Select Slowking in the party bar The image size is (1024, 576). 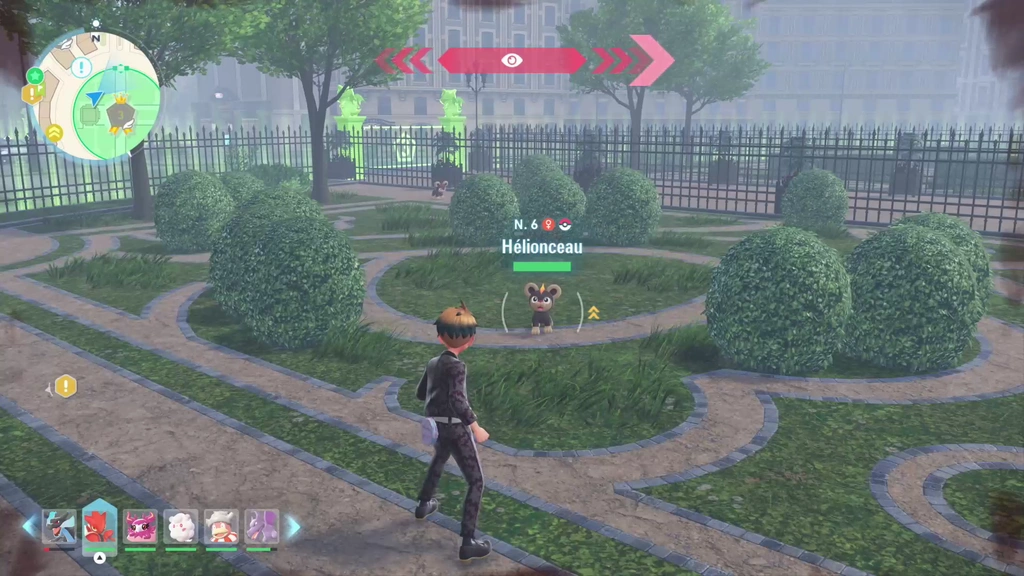tap(221, 526)
